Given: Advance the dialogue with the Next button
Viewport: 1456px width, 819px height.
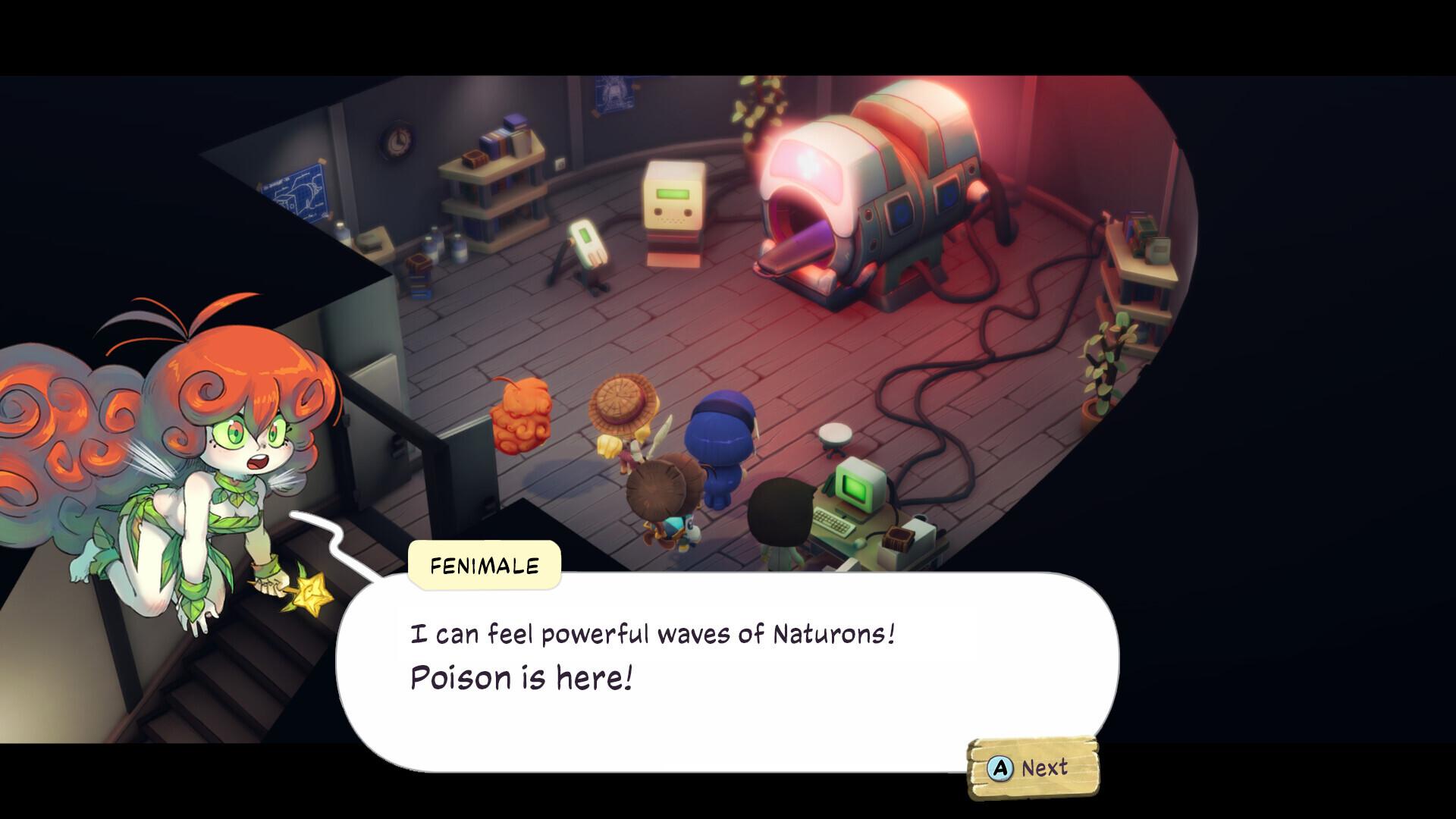Looking at the screenshot, I should coord(1031,768).
